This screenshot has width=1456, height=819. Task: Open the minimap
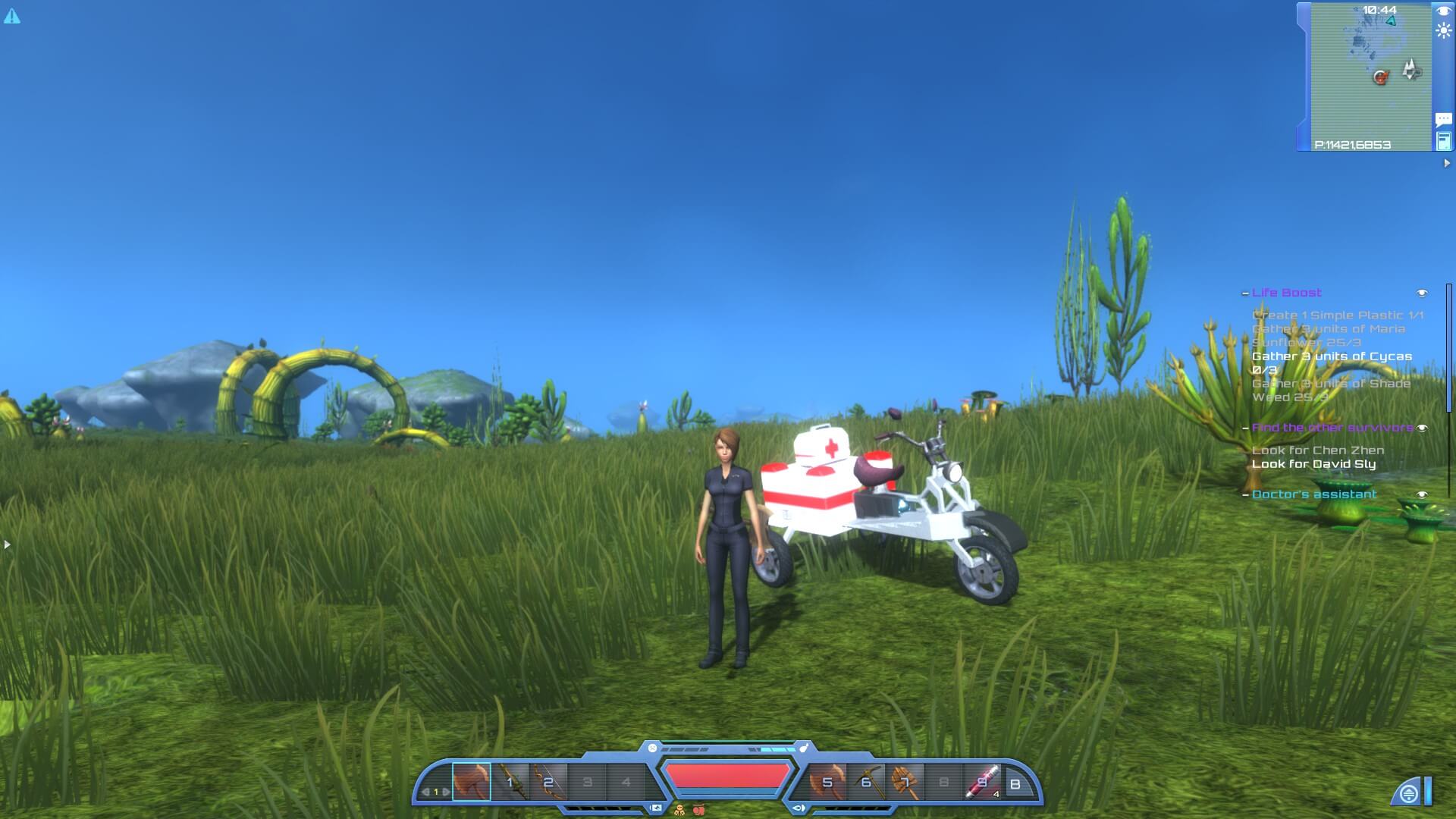(x=1370, y=77)
